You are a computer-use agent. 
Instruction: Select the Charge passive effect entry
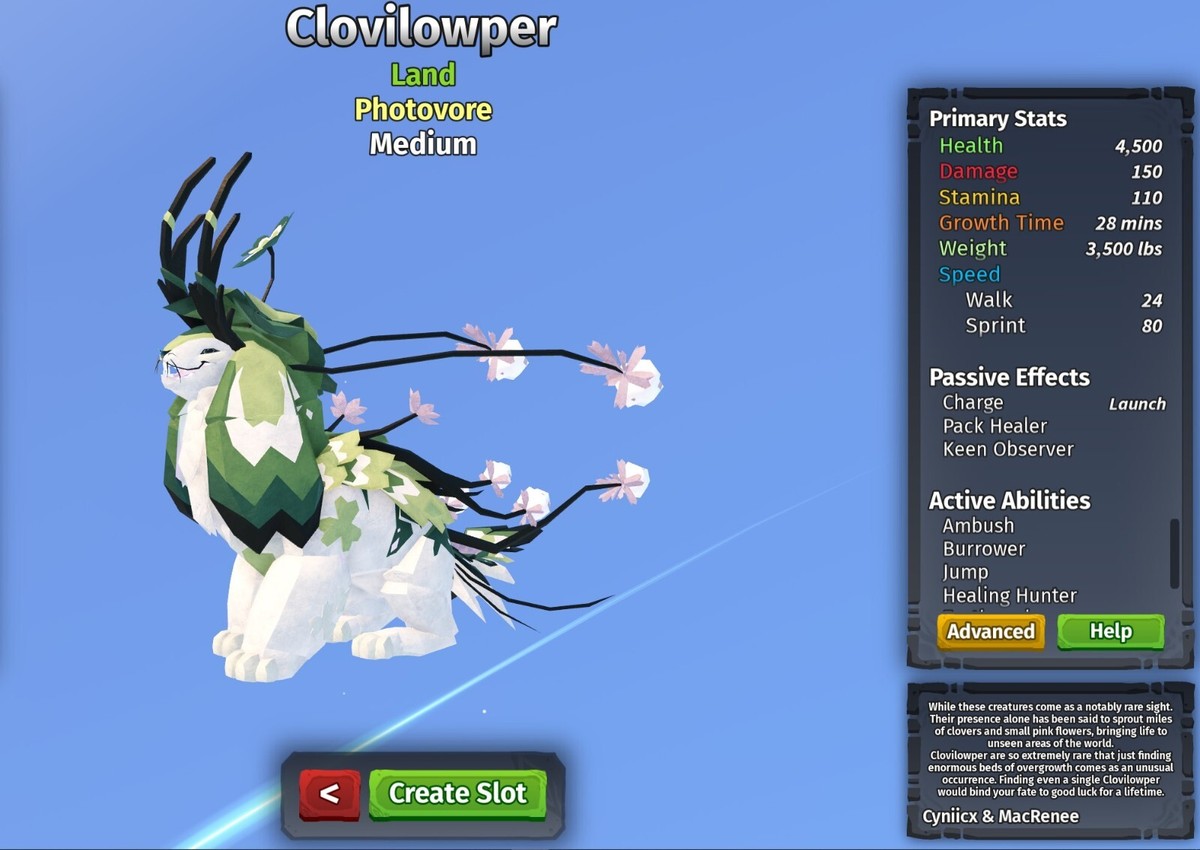click(972, 403)
